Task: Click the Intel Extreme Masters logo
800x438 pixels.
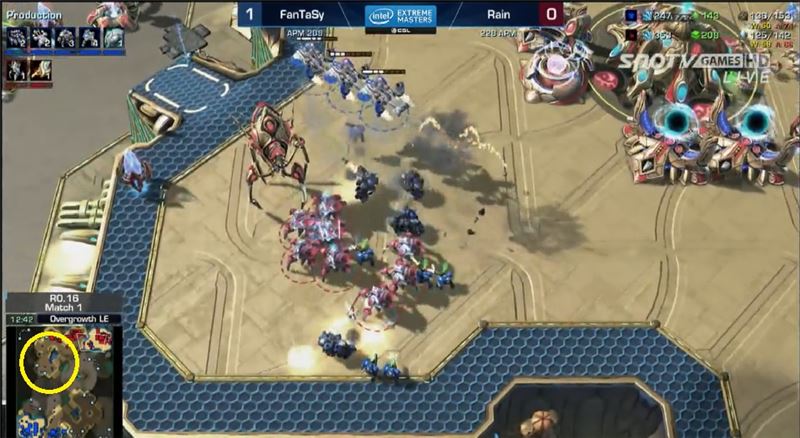Action: click(399, 16)
